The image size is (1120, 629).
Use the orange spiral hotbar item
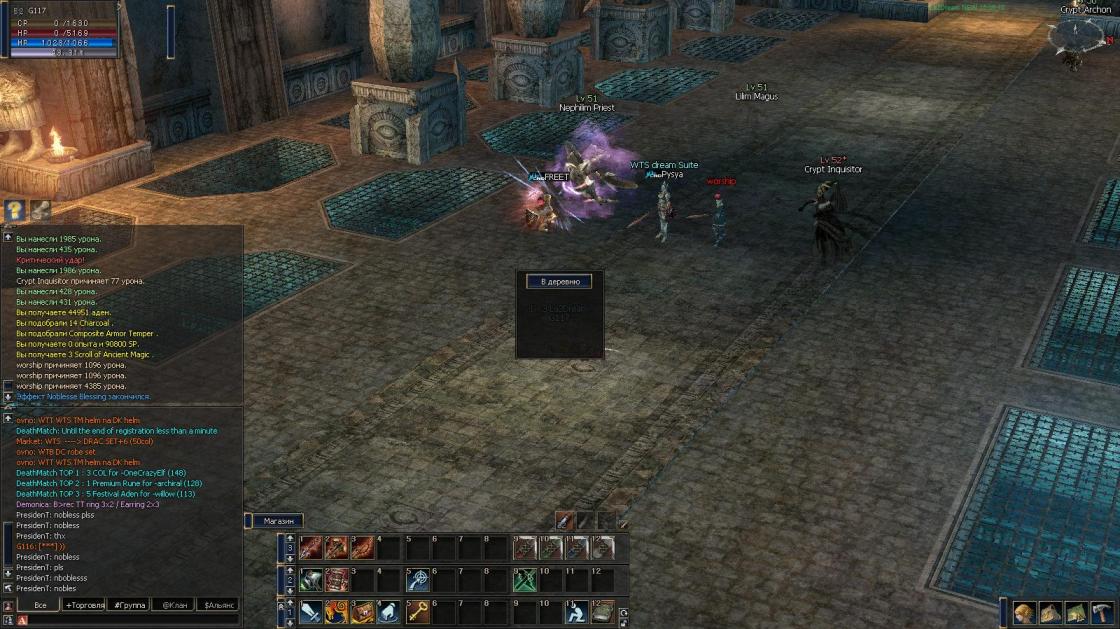click(x=337, y=612)
